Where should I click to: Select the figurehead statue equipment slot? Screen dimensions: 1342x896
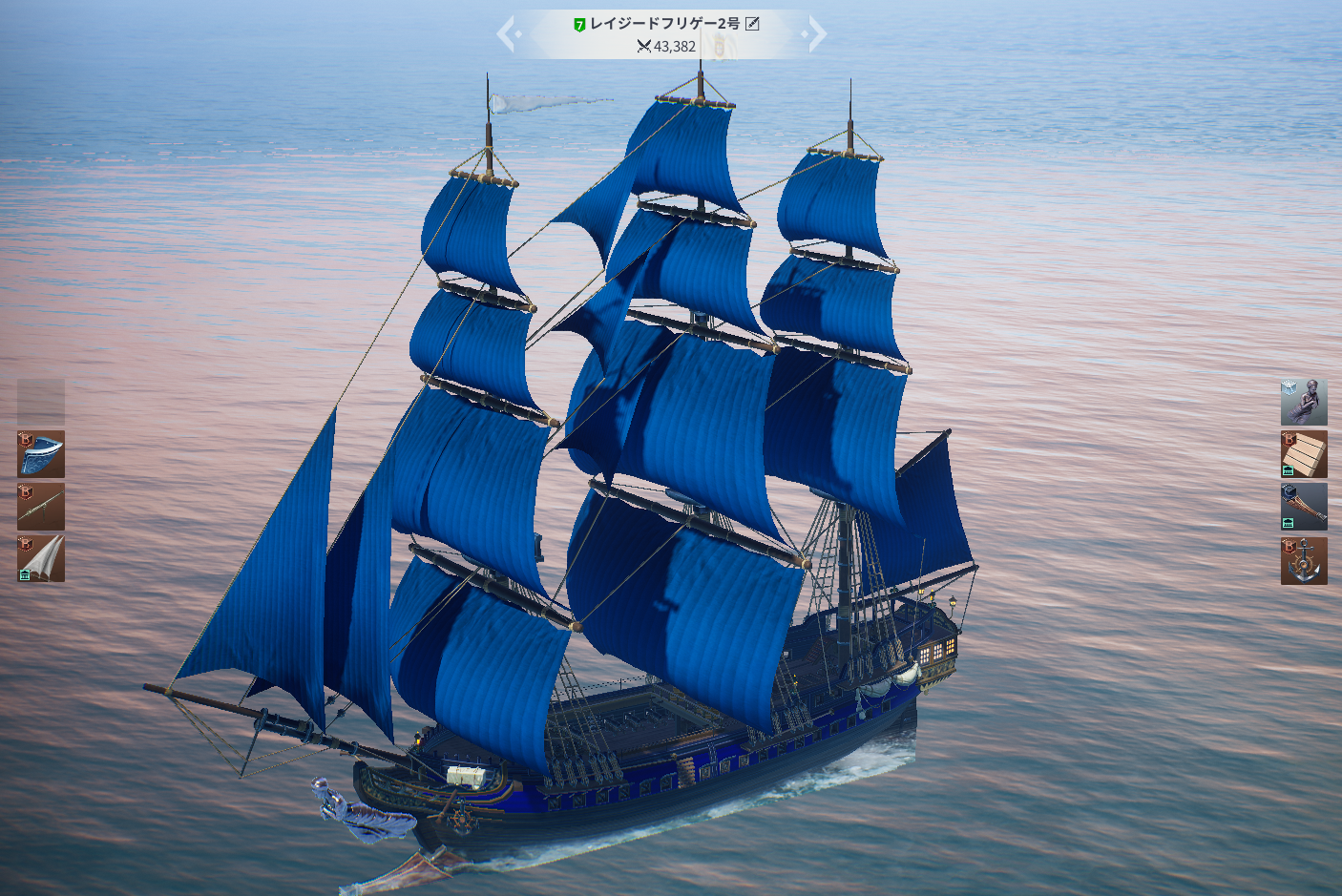[1303, 402]
